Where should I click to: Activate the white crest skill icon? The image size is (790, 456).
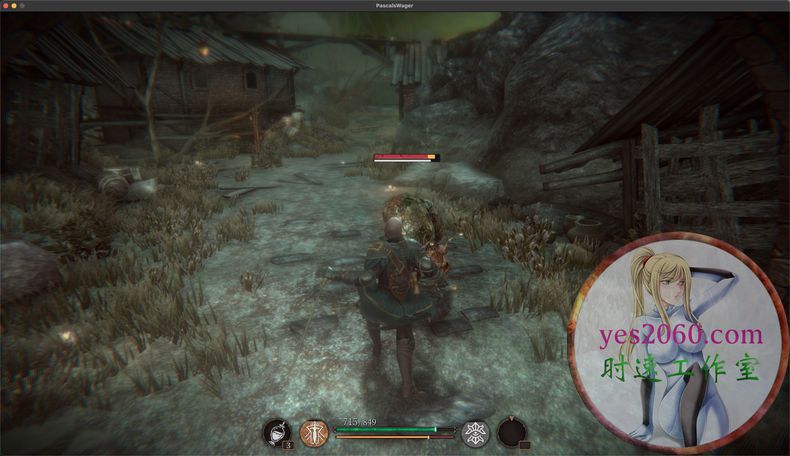click(475, 433)
